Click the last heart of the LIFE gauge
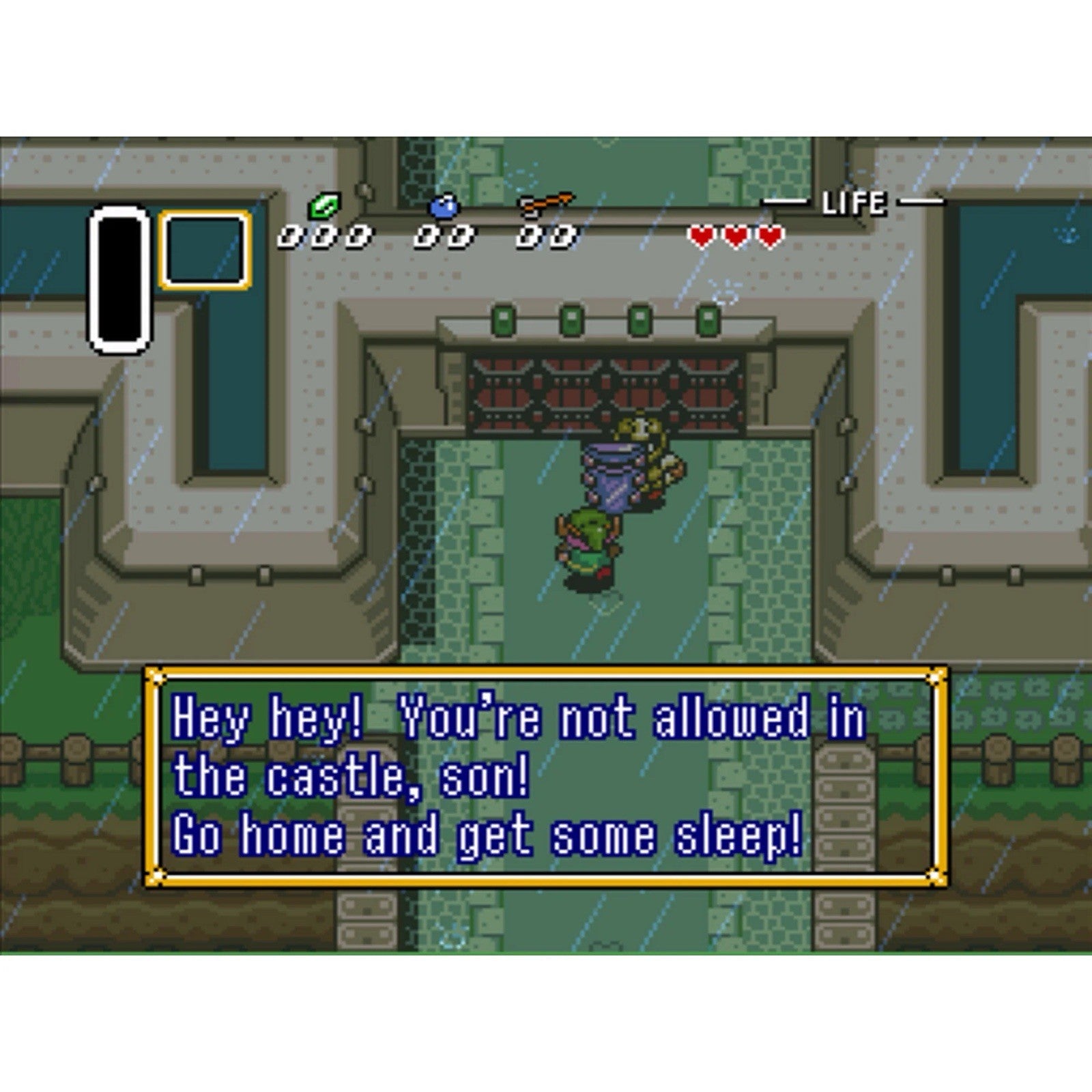Screen dimensions: 1092x1092 (770, 237)
